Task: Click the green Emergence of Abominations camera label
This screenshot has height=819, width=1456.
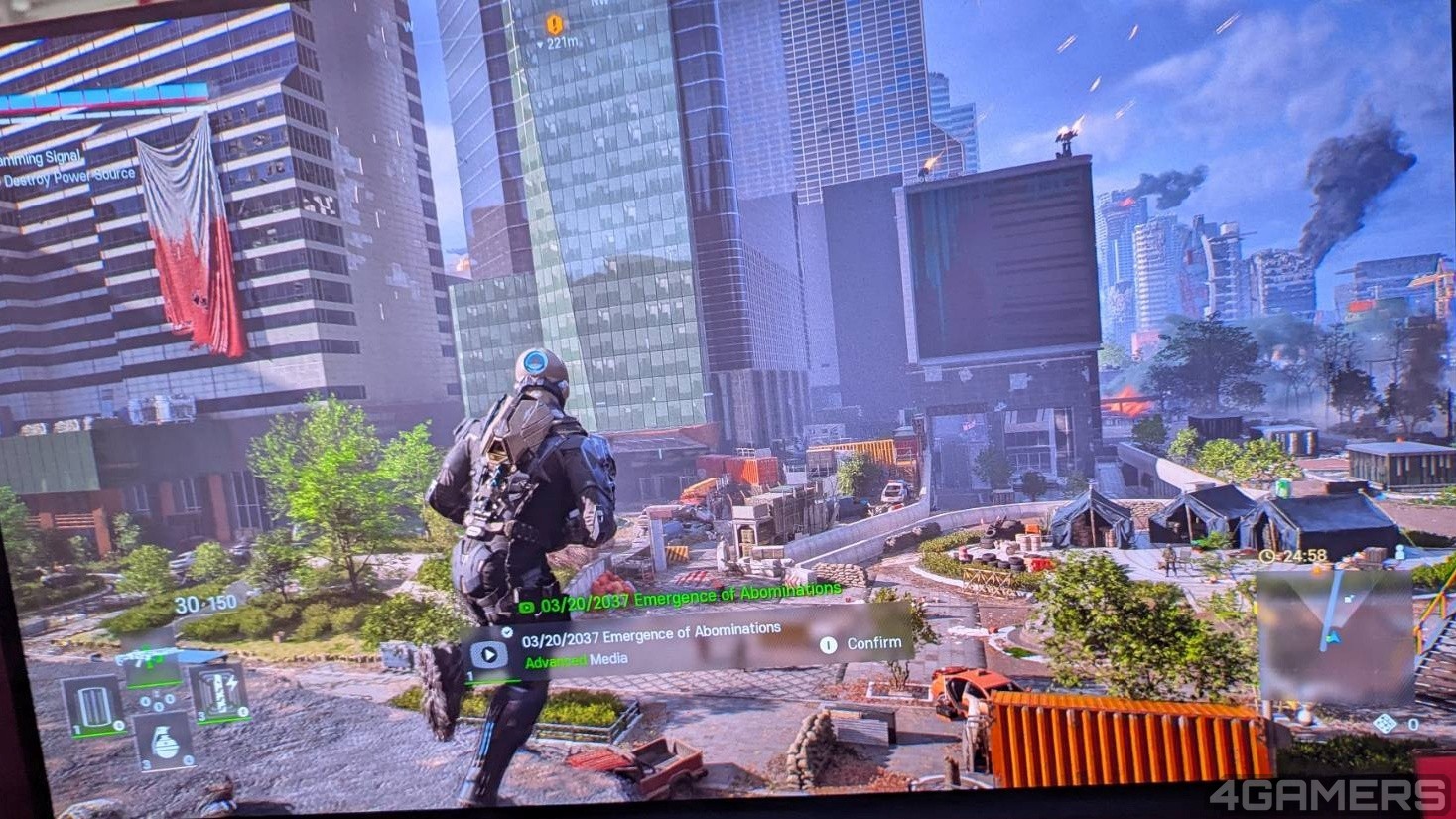Action: point(681,598)
